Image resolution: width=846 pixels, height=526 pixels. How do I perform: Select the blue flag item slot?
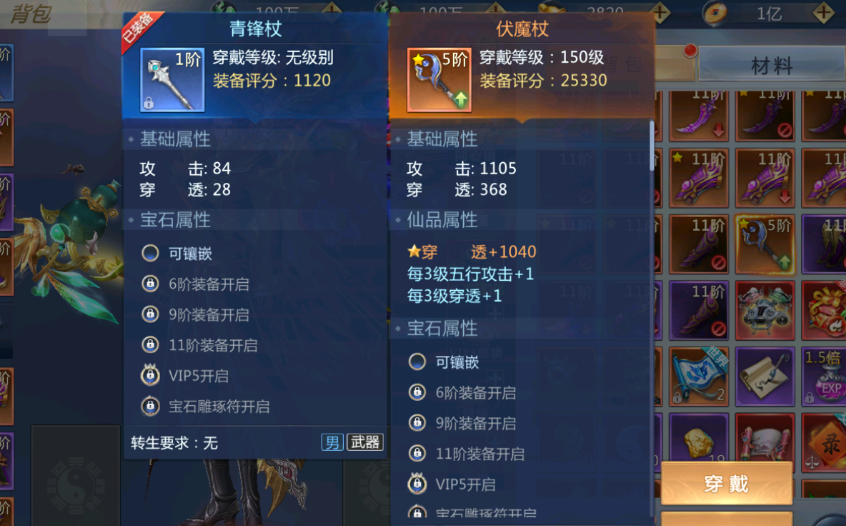pos(699,375)
